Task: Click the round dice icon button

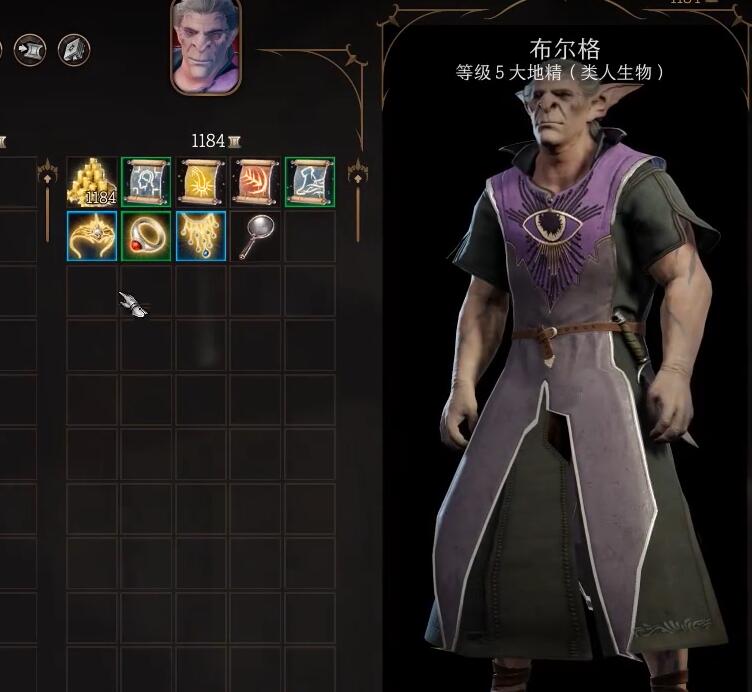Action: click(74, 48)
